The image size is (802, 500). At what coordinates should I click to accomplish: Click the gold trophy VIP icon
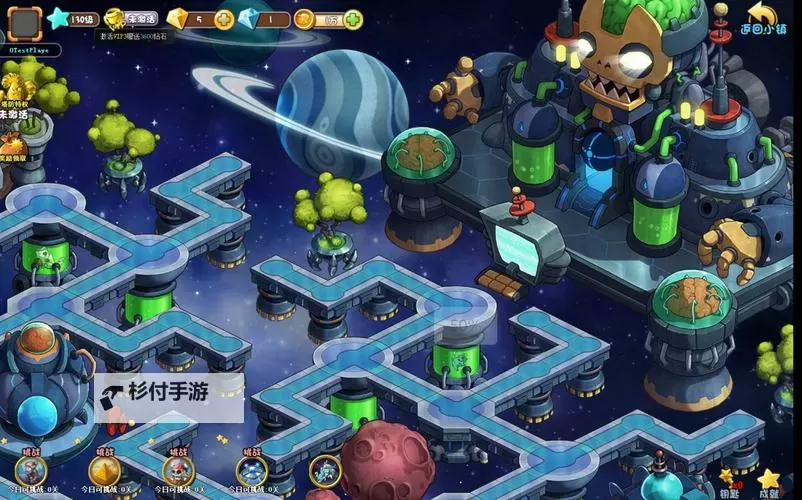(x=116, y=18)
